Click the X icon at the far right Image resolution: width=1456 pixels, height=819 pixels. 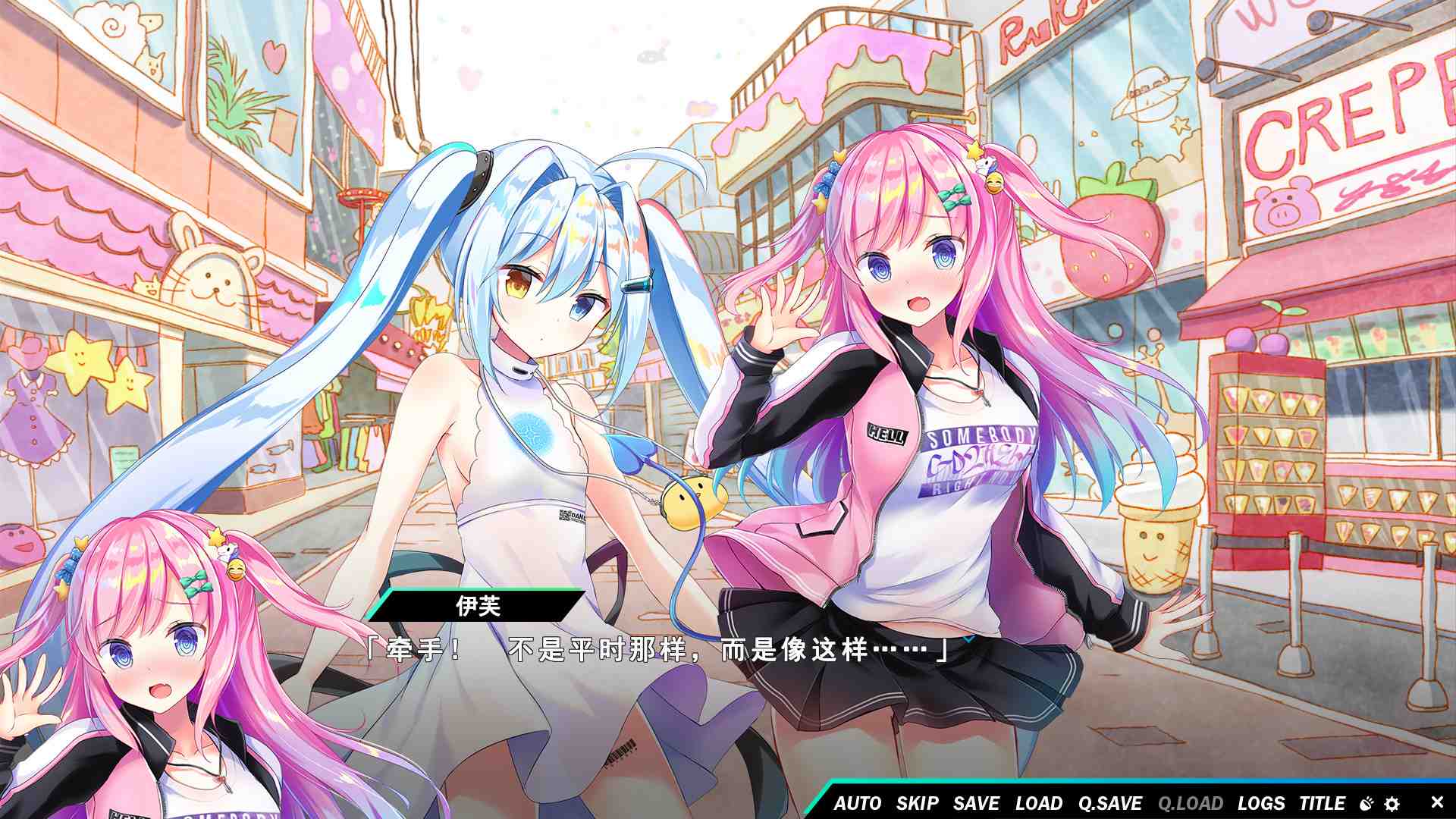[1436, 804]
